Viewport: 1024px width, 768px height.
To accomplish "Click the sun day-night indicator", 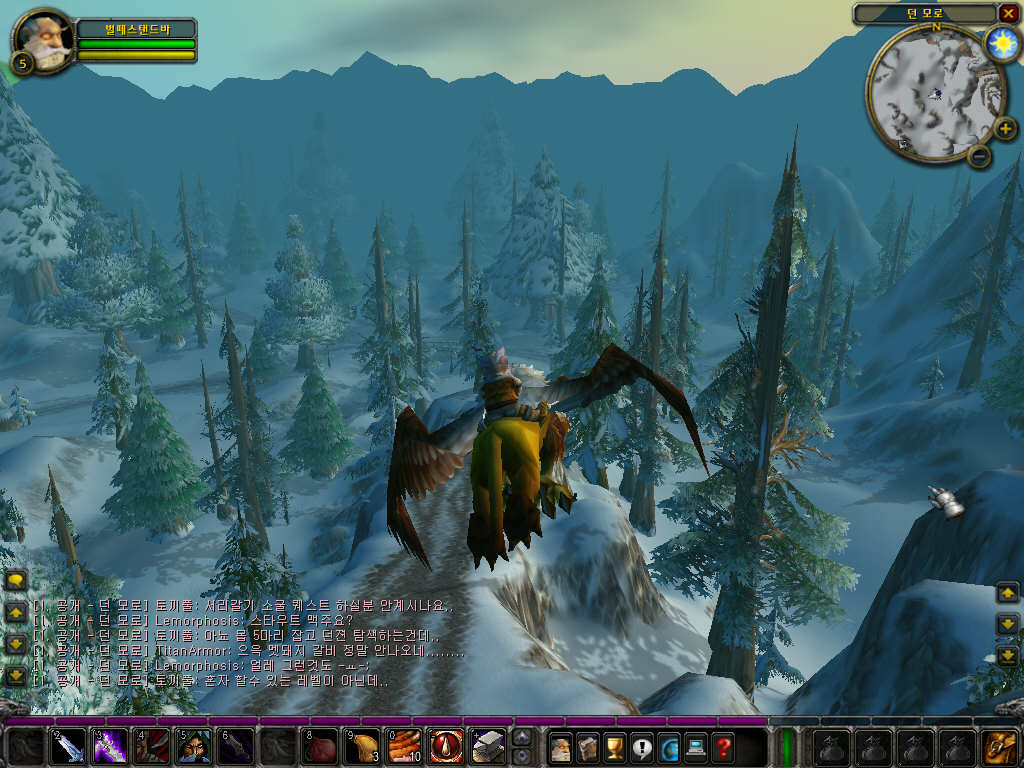I will 1000,42.
